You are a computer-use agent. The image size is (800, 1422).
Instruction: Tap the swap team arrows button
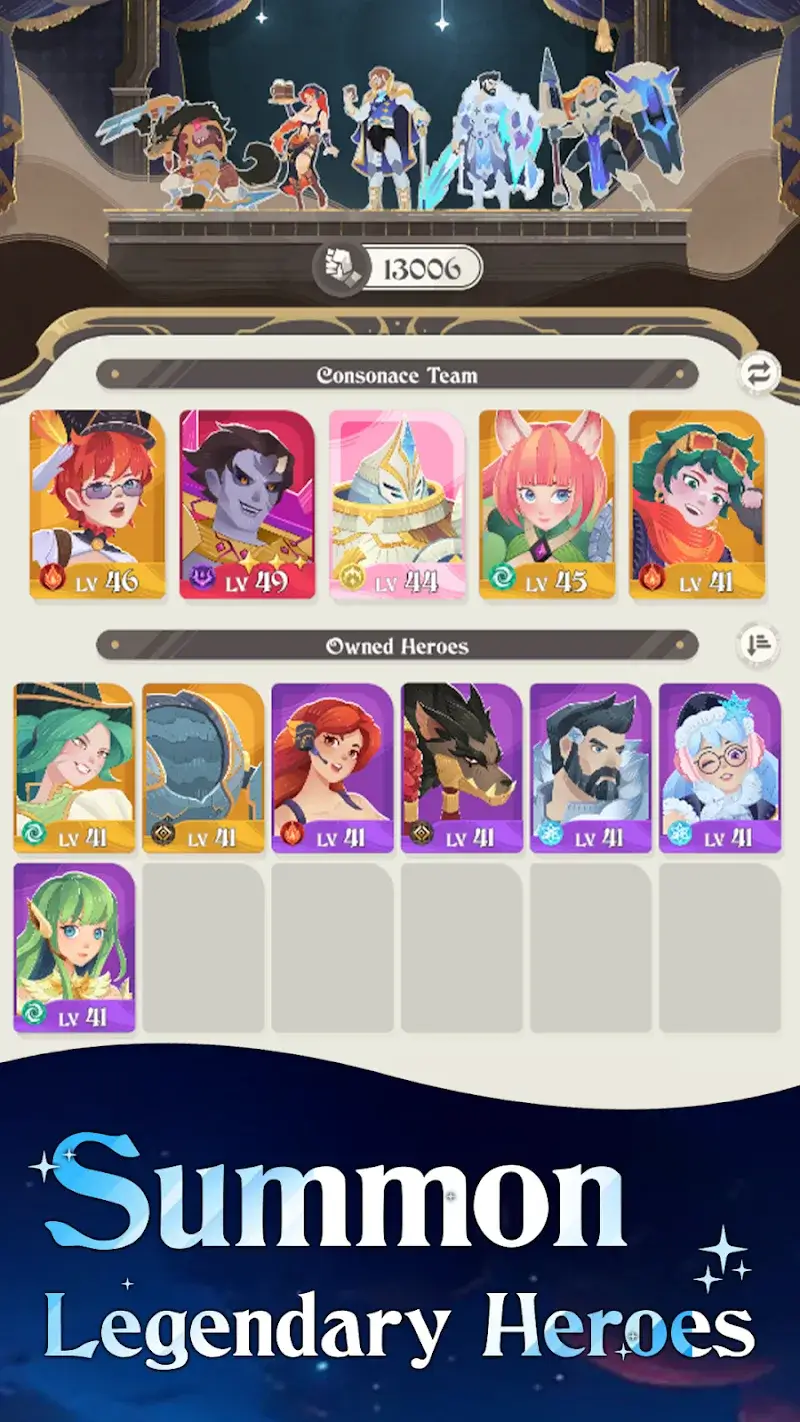point(759,375)
